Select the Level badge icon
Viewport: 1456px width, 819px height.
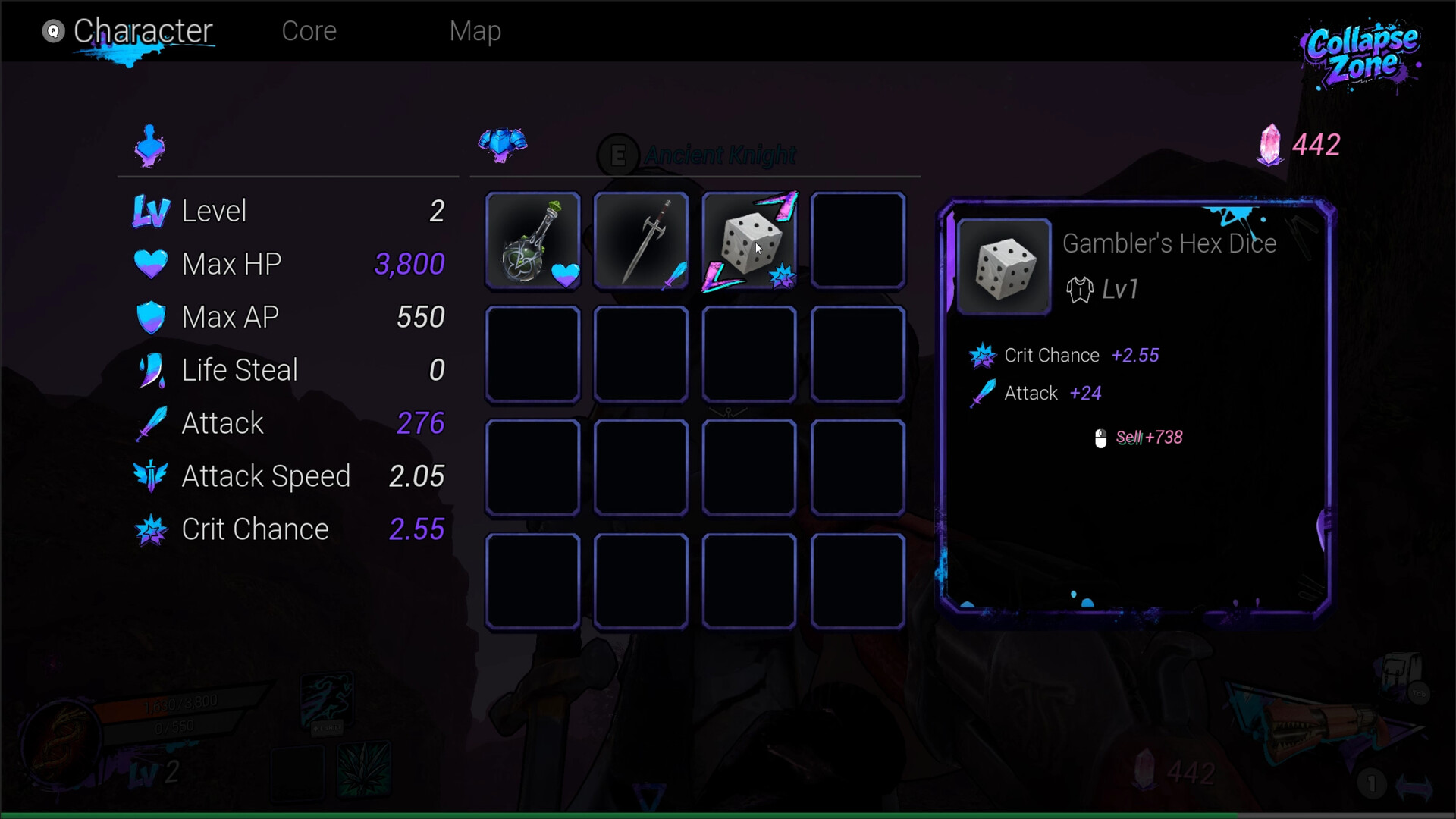pyautogui.click(x=151, y=211)
